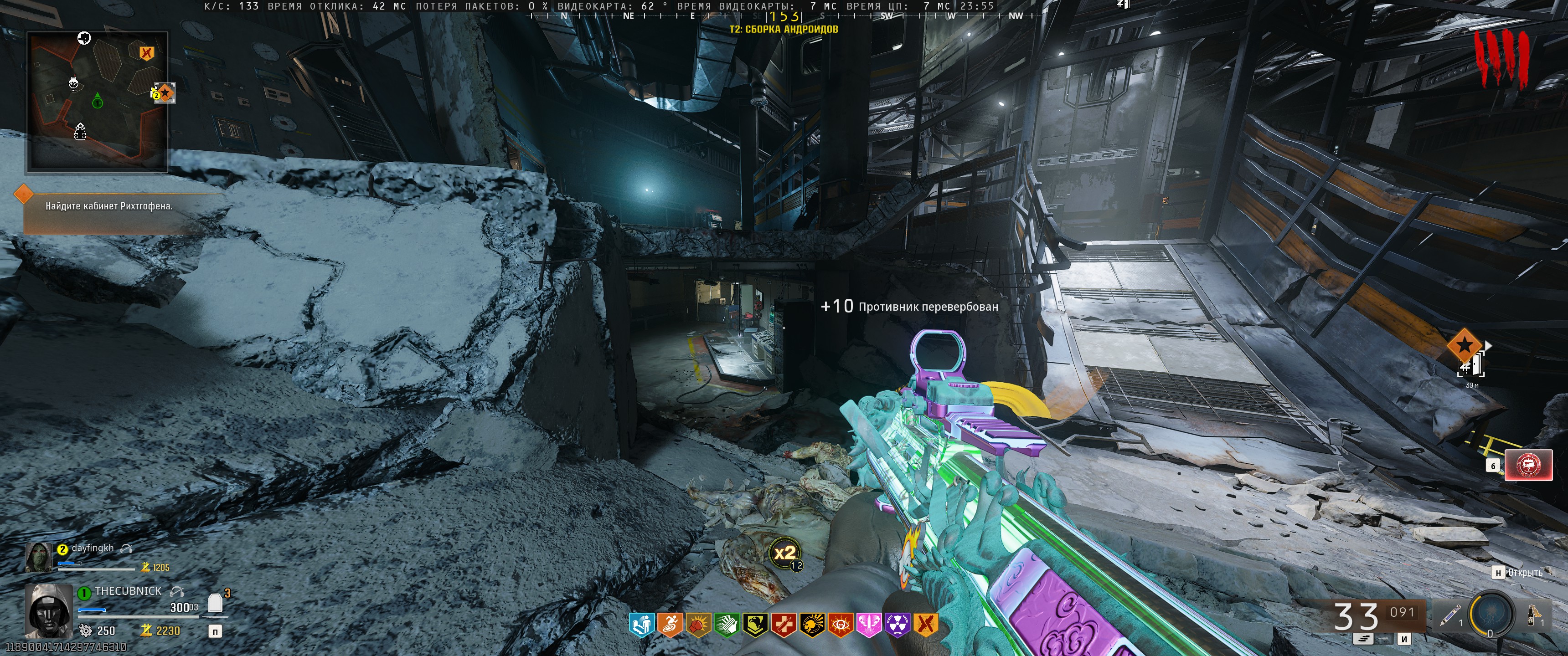This screenshot has height=656, width=1568.
Task: Select the flaming eye Death Perception perk
Action: tap(841, 624)
